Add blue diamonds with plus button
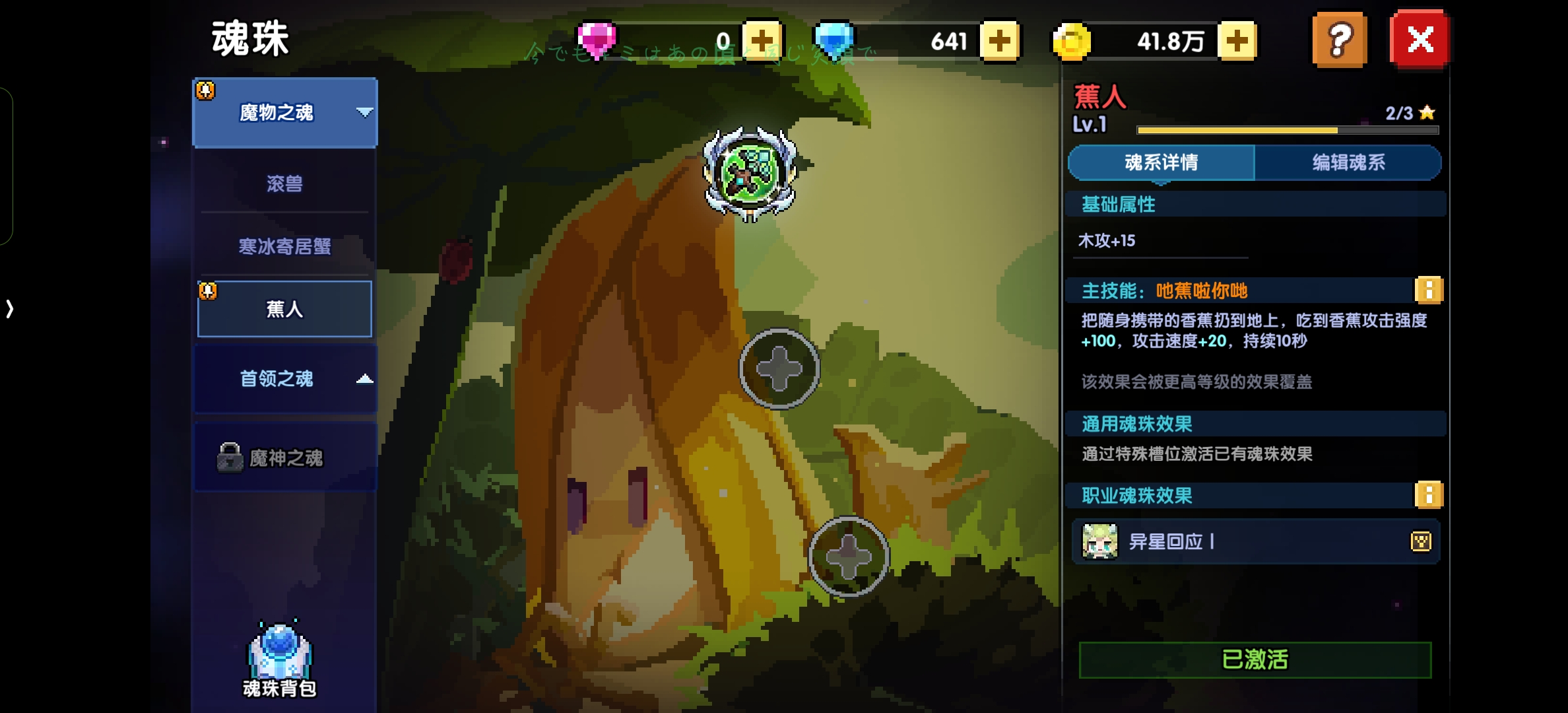This screenshot has width=1568, height=713. (999, 41)
